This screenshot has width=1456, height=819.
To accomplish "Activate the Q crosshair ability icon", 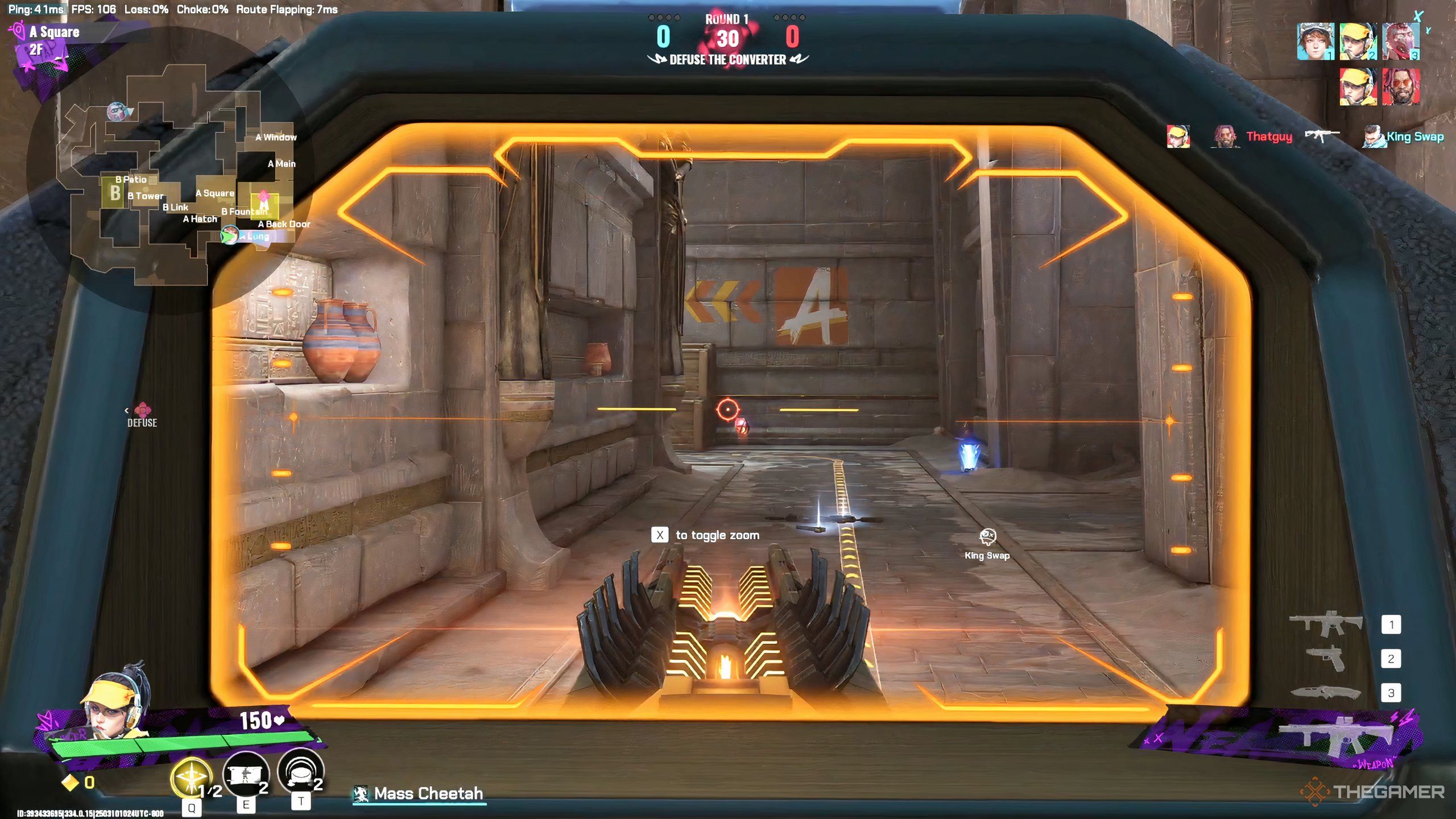I will tap(192, 777).
